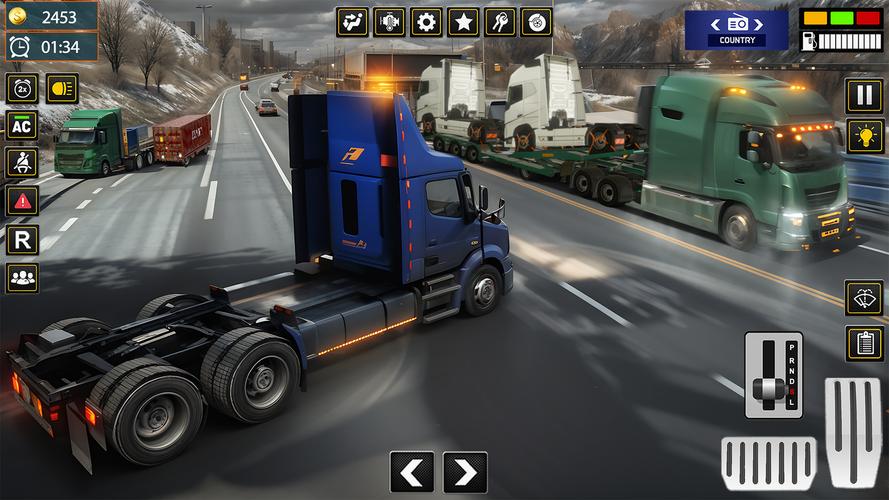Turn on the windshield wipers
This screenshot has height=500, width=889.
tap(864, 297)
